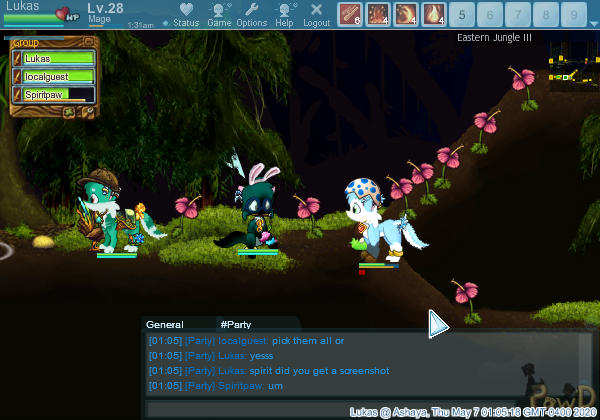Use the first hotbar skill with count 6
The height and width of the screenshot is (420, 600).
[349, 14]
